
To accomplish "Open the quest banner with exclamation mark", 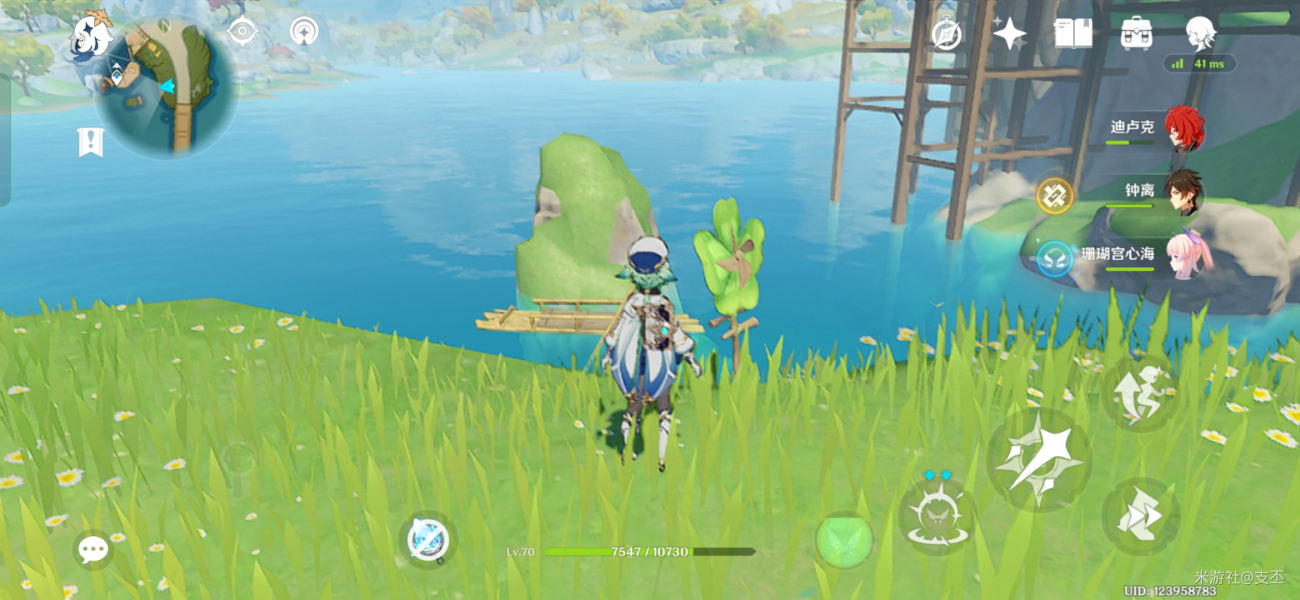I will (90, 142).
